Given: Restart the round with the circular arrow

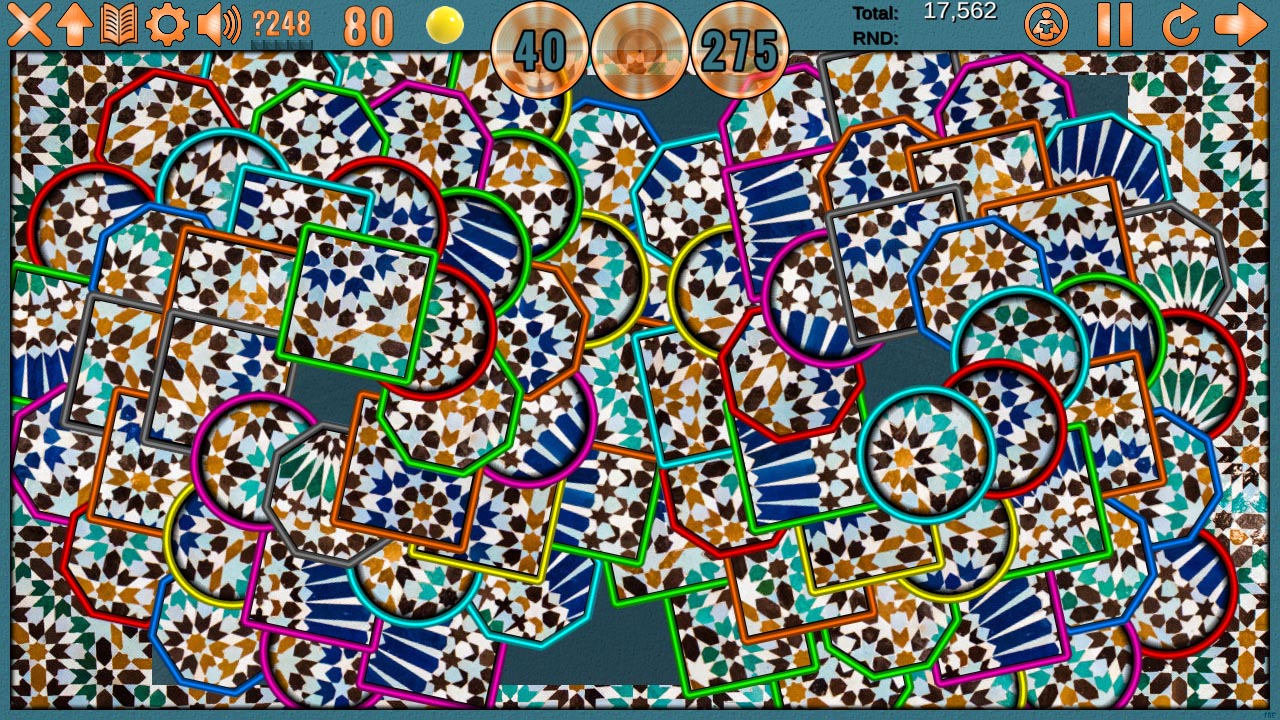Looking at the screenshot, I should 1179,27.
